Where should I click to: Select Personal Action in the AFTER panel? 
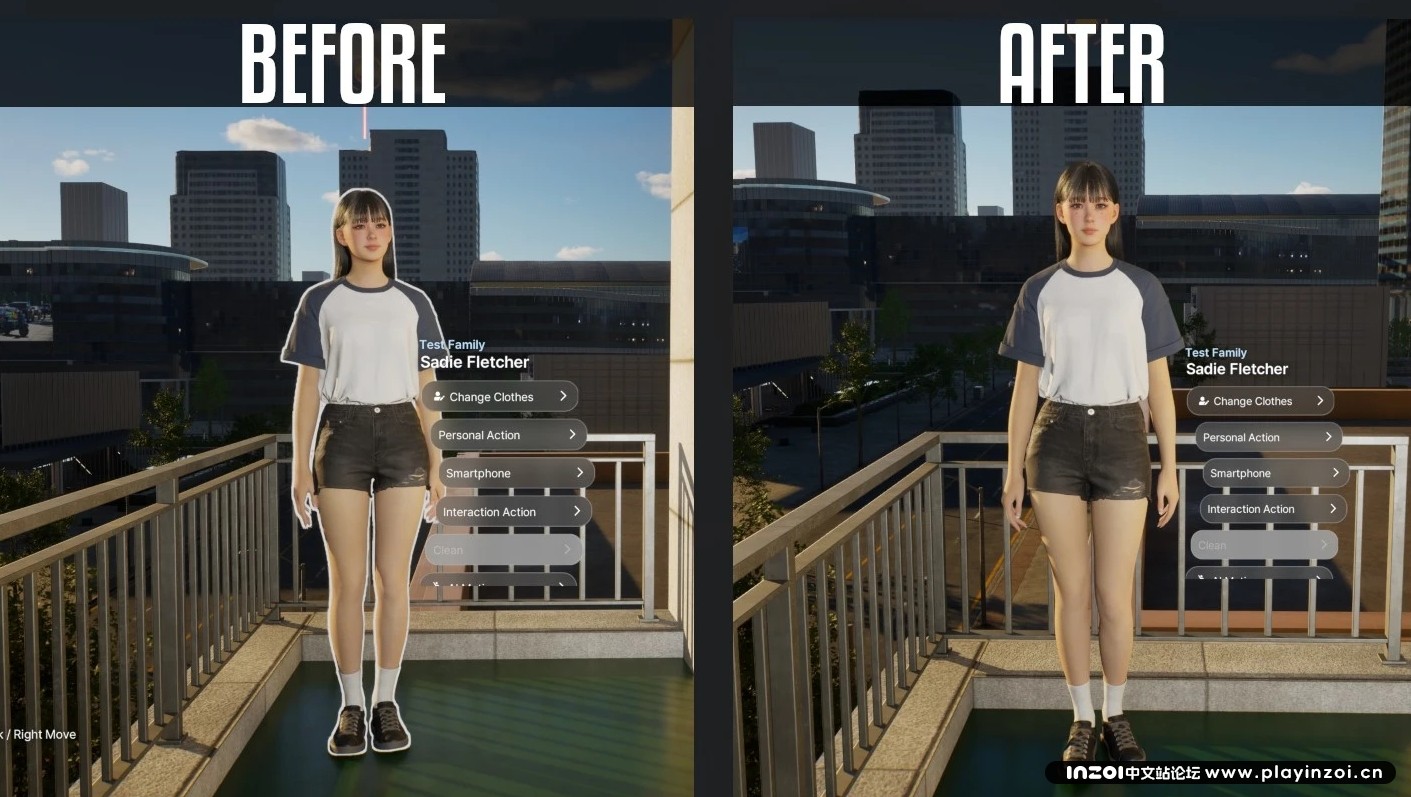click(1268, 437)
